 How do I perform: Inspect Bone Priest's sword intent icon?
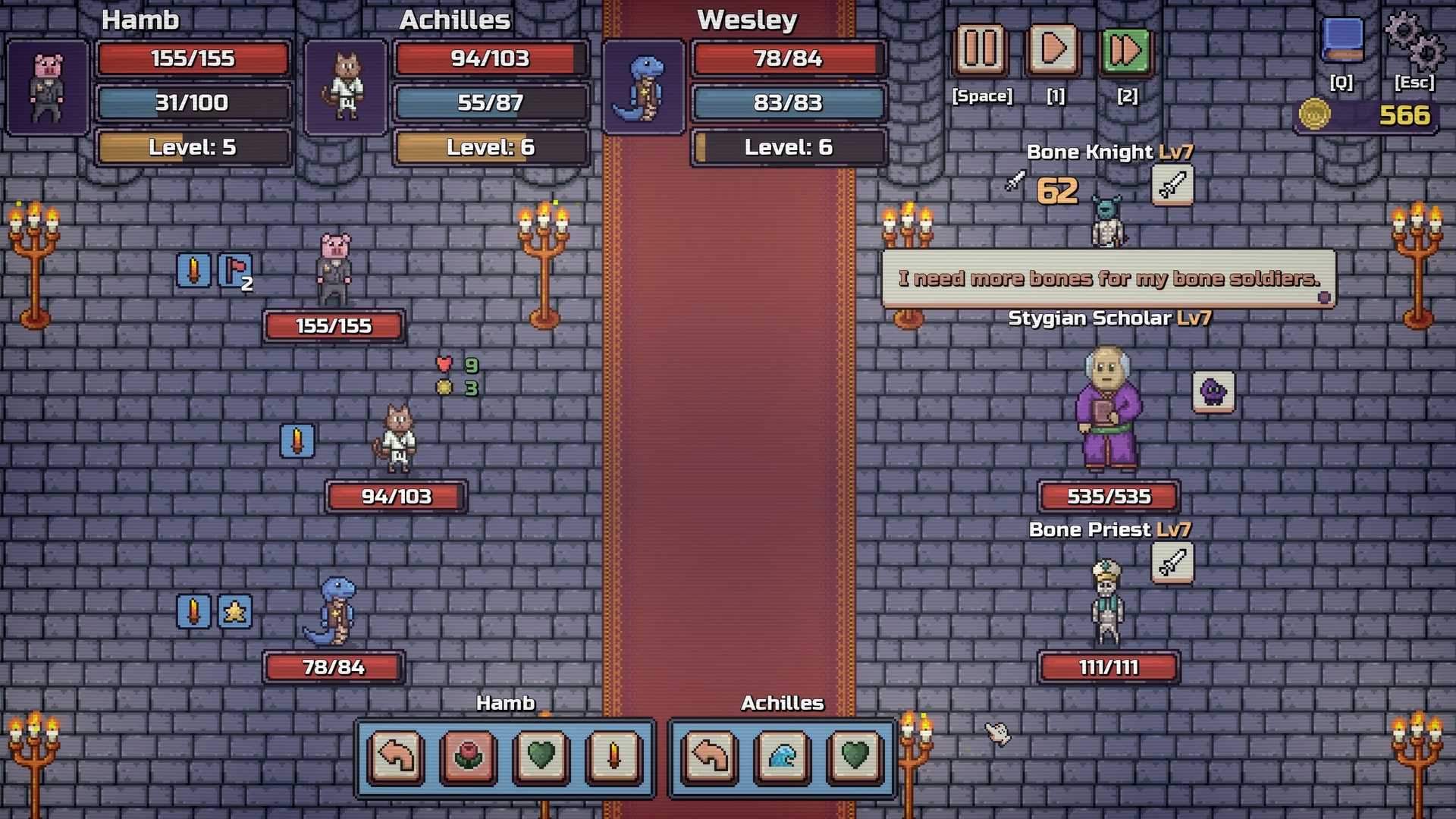click(x=1172, y=563)
